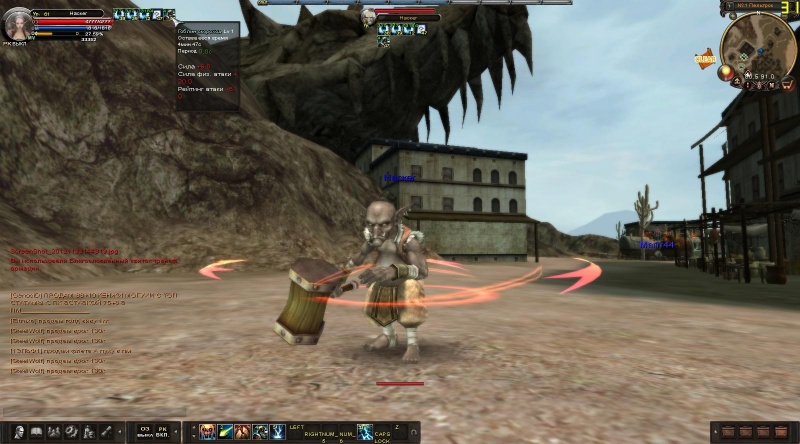Click the goblin transformation buff icon
The width and height of the screenshot is (800, 444).
(x=170, y=15)
